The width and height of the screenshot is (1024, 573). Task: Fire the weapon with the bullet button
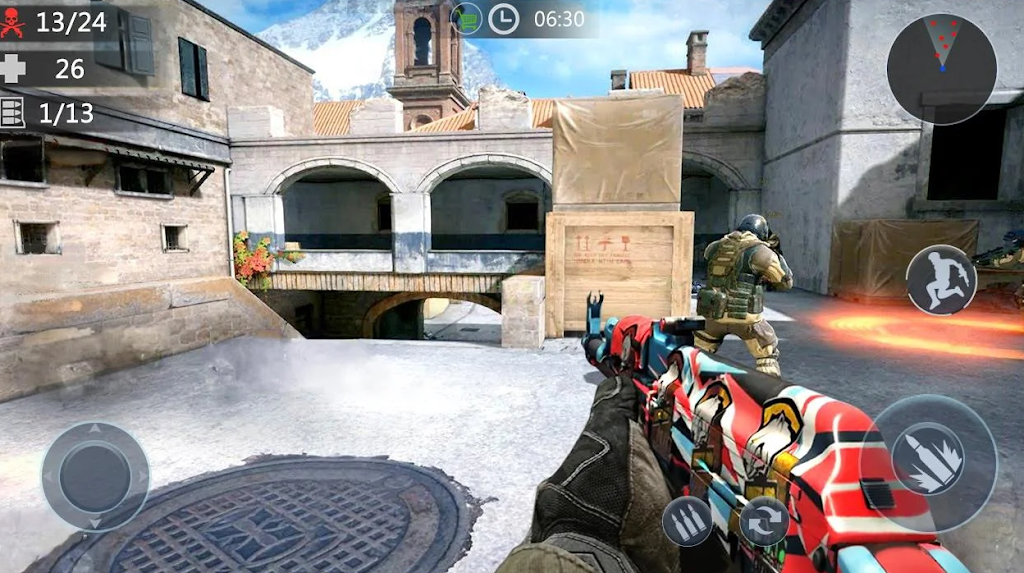927,463
